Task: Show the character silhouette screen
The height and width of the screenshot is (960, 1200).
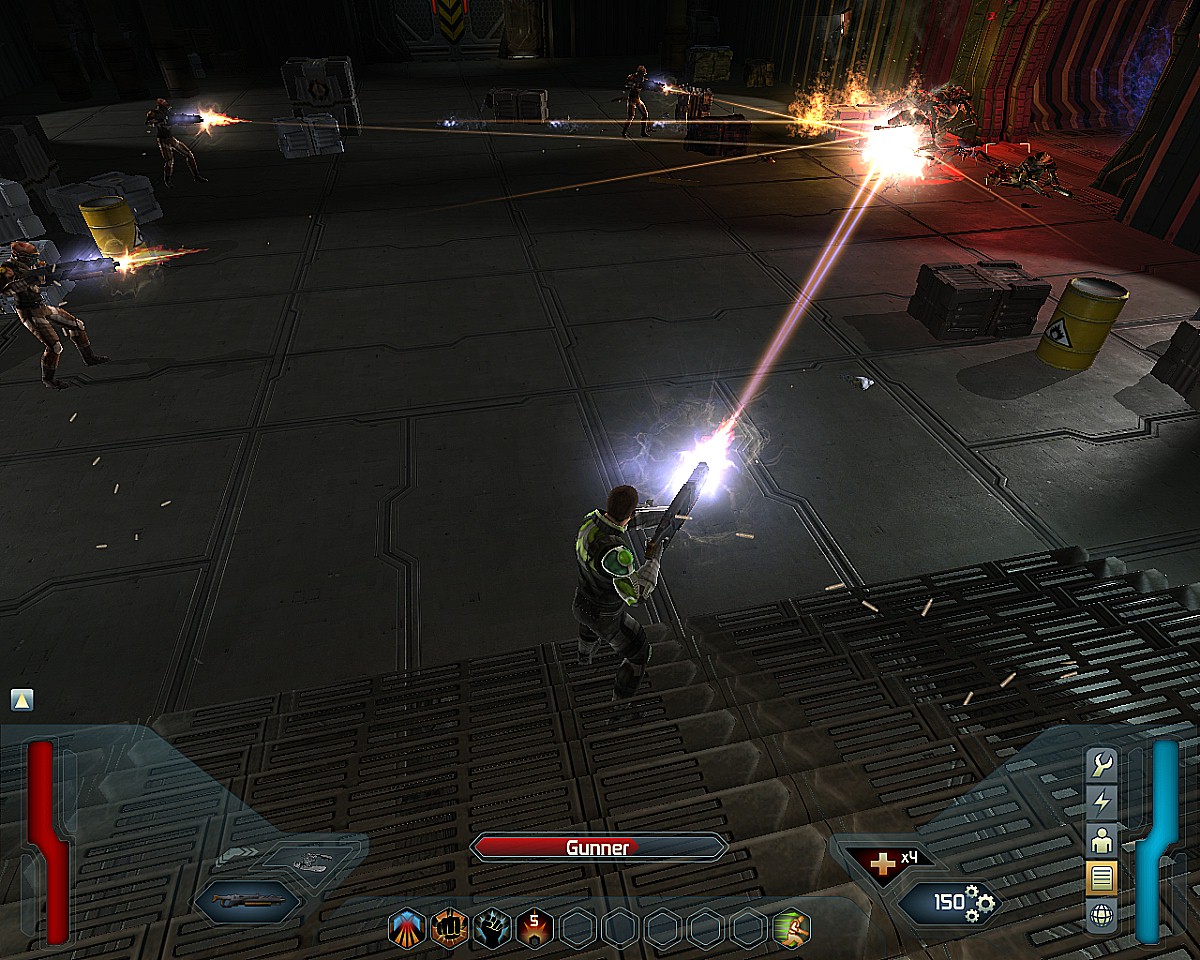Action: pos(1102,840)
